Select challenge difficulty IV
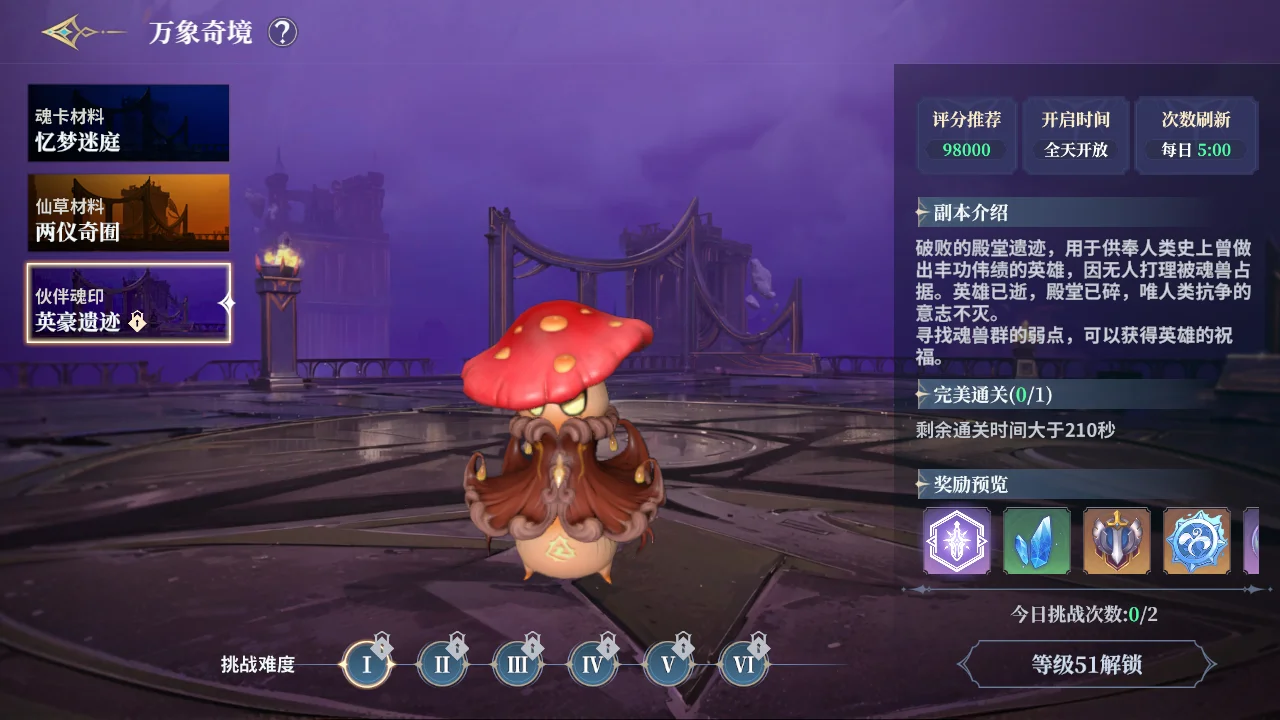The height and width of the screenshot is (720, 1280). pyautogui.click(x=592, y=664)
